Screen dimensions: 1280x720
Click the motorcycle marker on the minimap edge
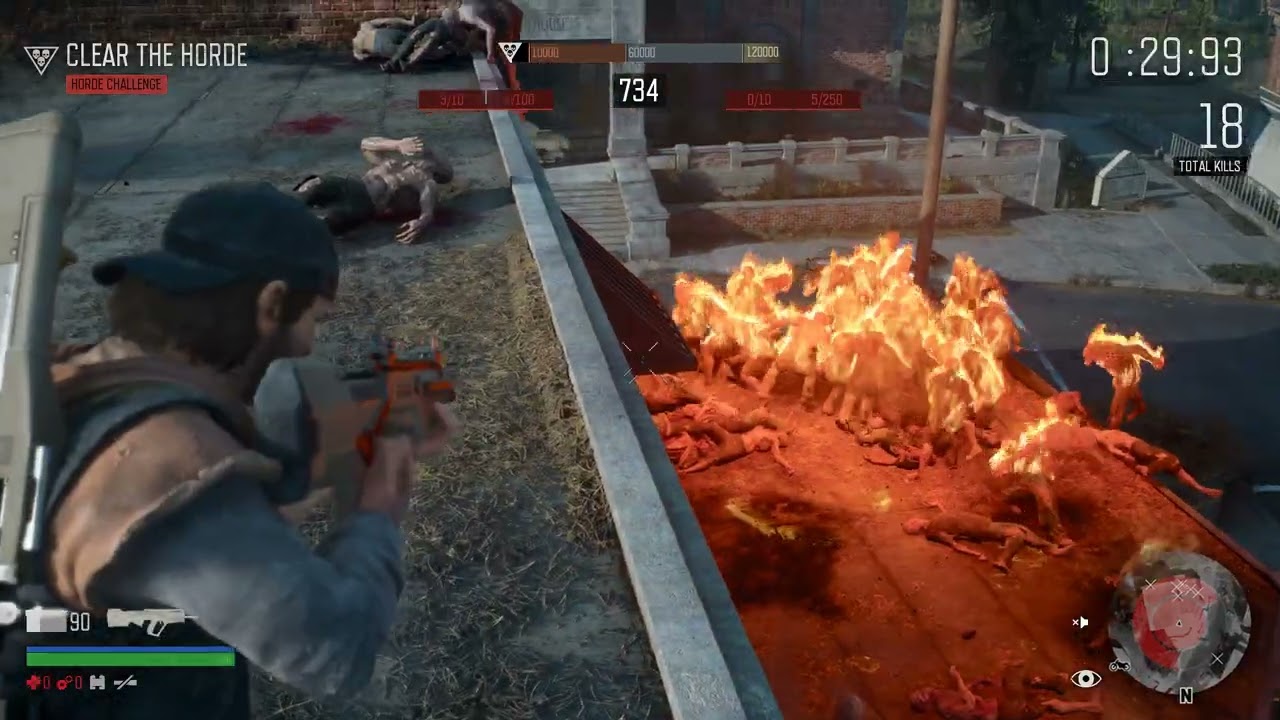click(1118, 666)
